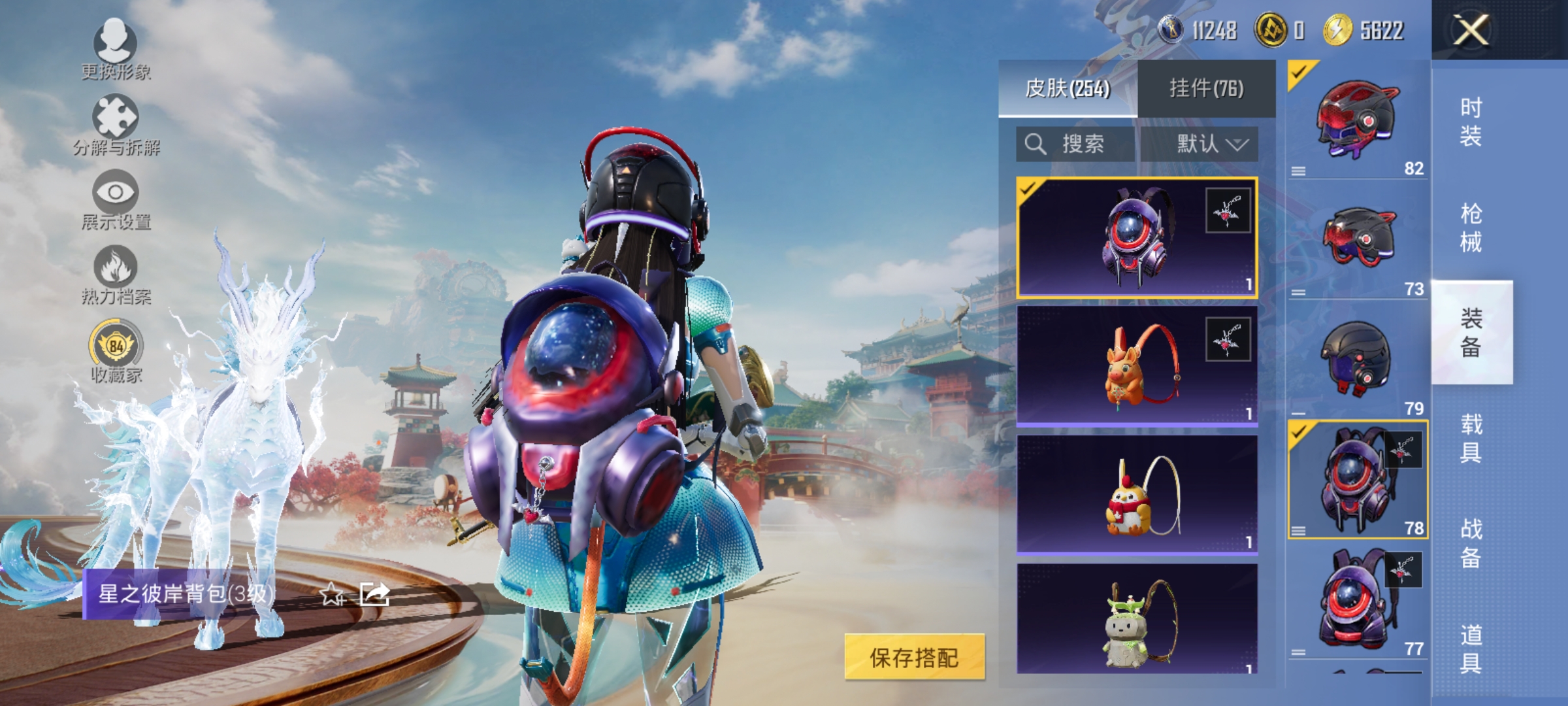Open 展示设置 display settings
Viewport: 1568px width, 706px height.
tap(116, 196)
